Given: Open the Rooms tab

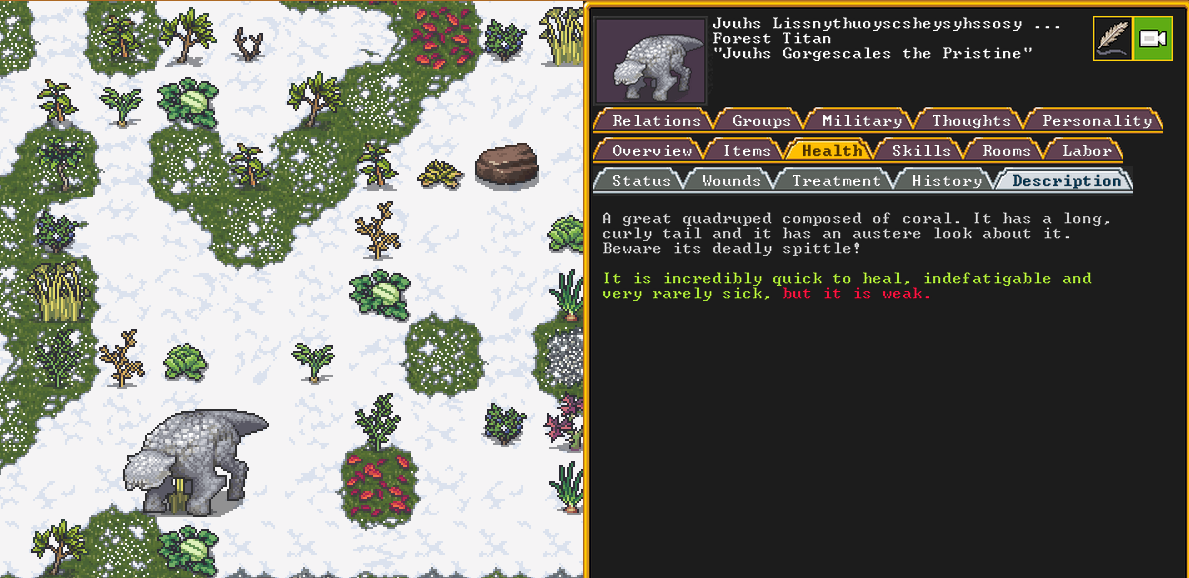Looking at the screenshot, I should coord(1005,151).
